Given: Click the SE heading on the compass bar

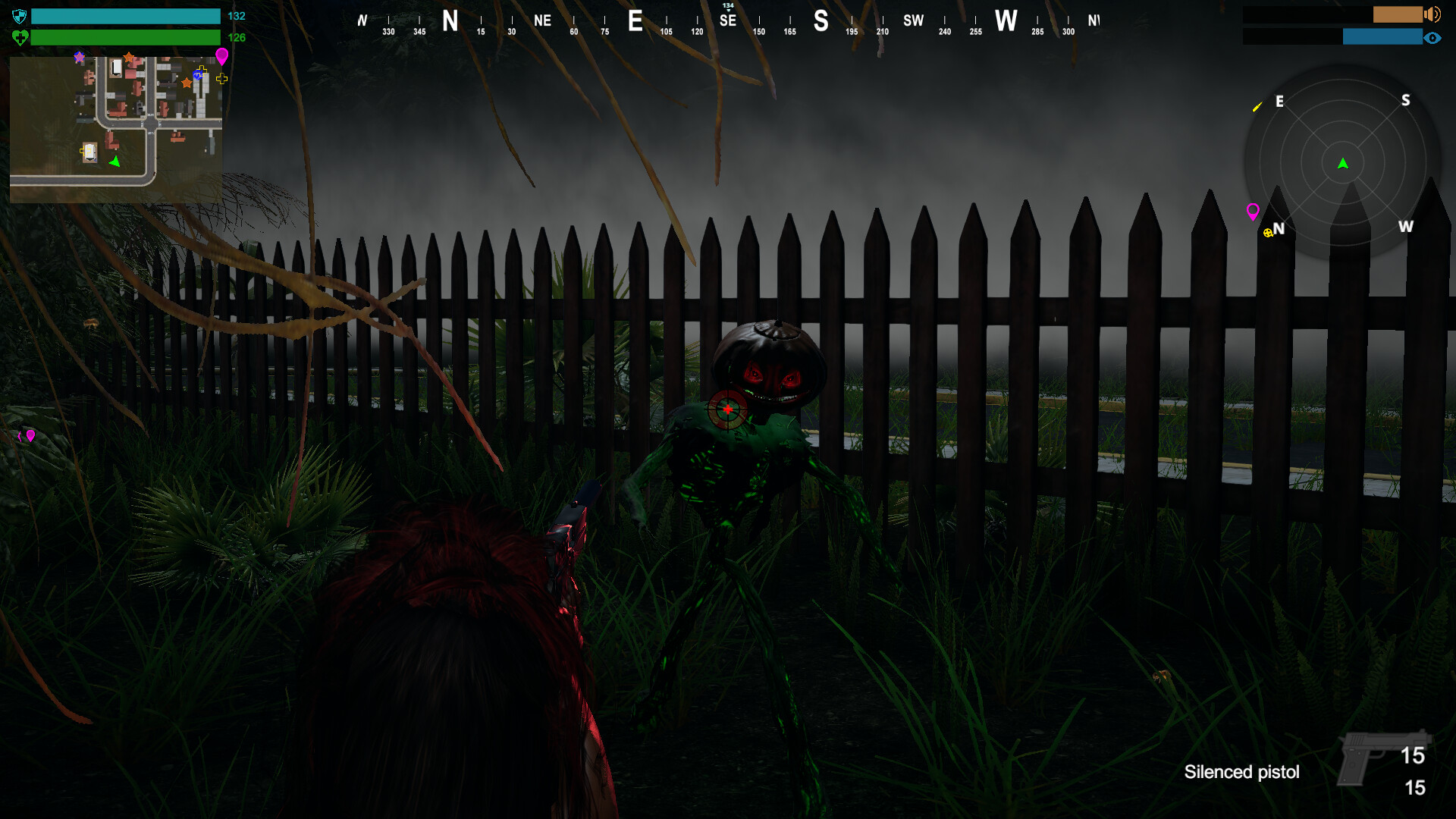Looking at the screenshot, I should (726, 21).
